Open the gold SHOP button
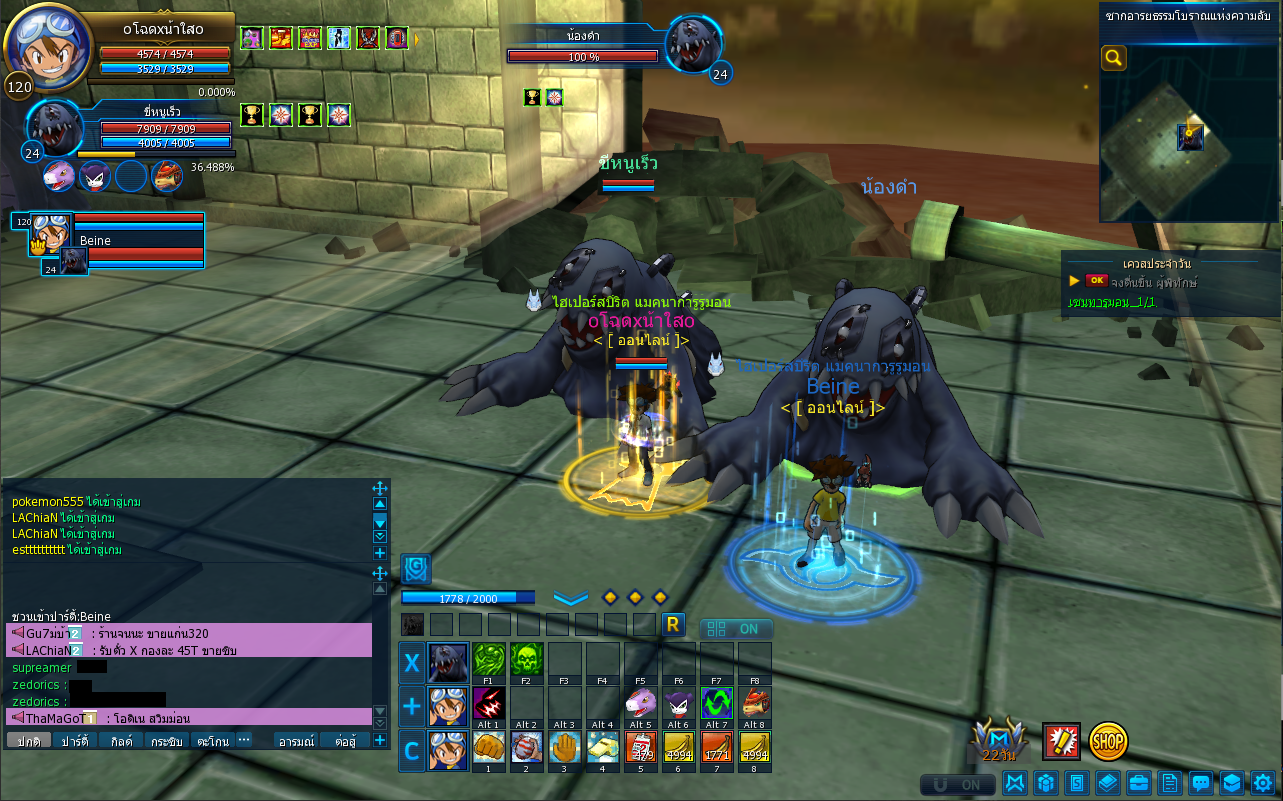1283x801 pixels. (1108, 741)
